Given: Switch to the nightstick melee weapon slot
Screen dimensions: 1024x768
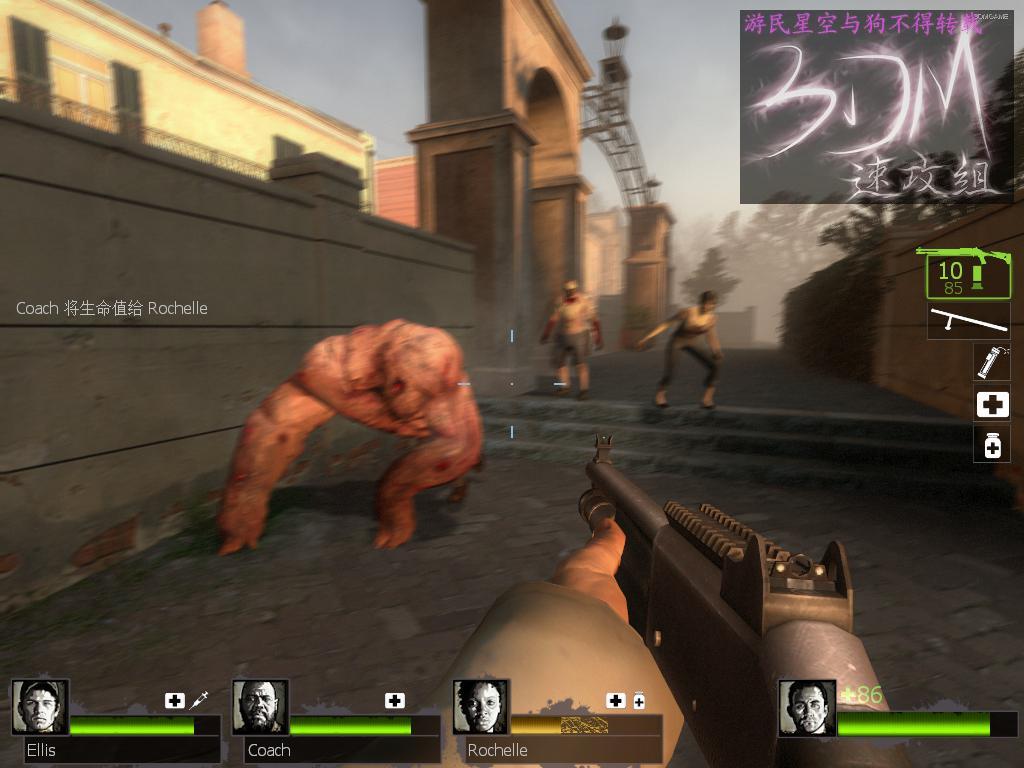Looking at the screenshot, I should (x=968, y=321).
